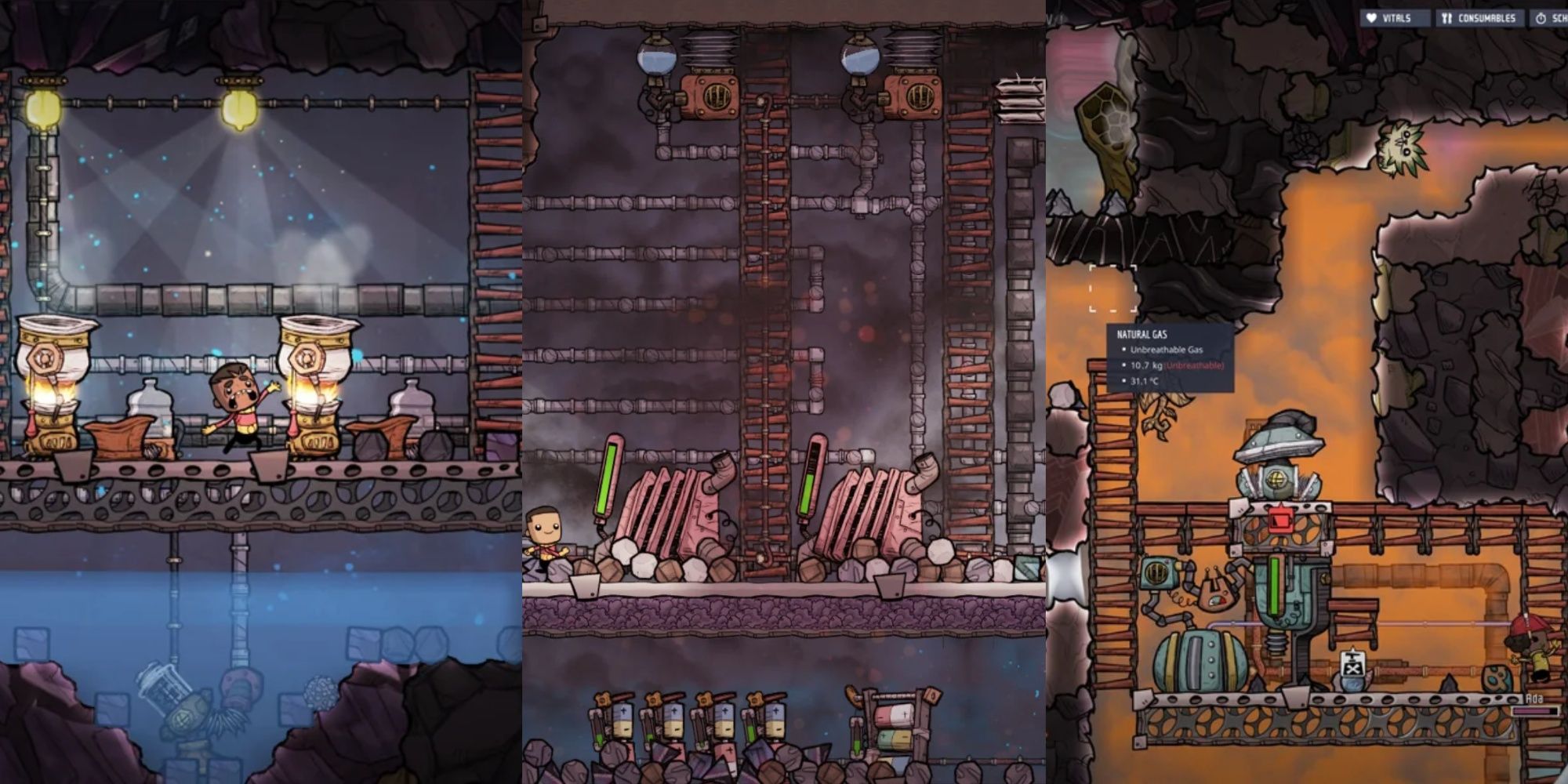Open the Vitals panel
The width and height of the screenshot is (1568, 784).
point(1389,18)
